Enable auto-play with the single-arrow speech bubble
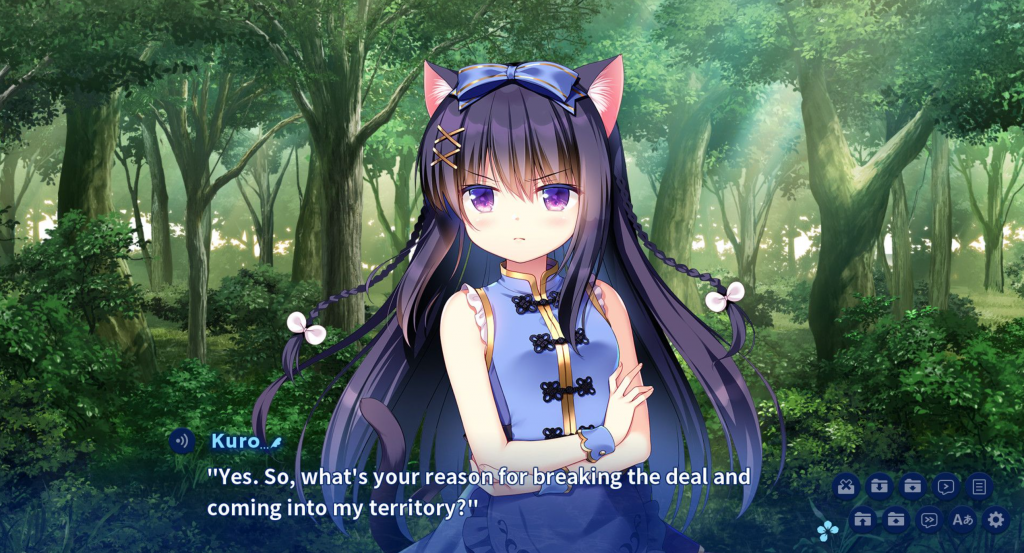This screenshot has width=1024, height=553. (x=945, y=487)
